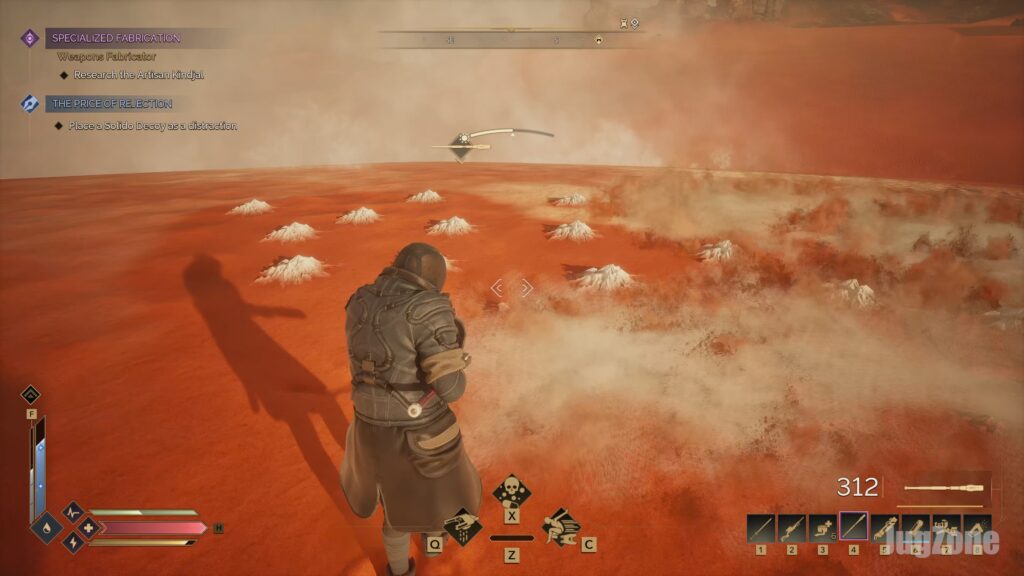This screenshot has width=1024, height=576.
Task: Select The Price of Rejection quest
Action: (x=112, y=104)
